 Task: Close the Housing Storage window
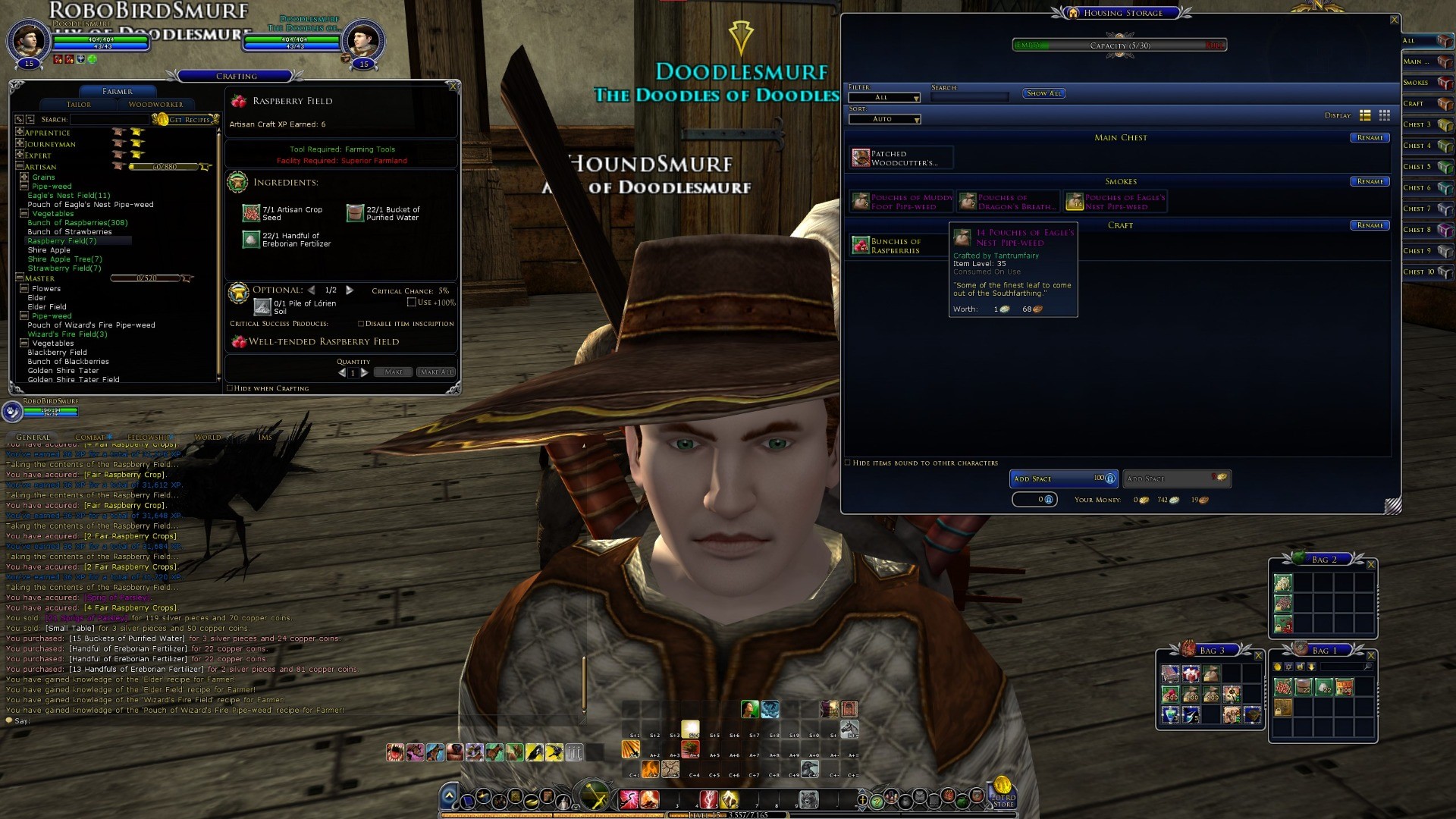(1394, 20)
